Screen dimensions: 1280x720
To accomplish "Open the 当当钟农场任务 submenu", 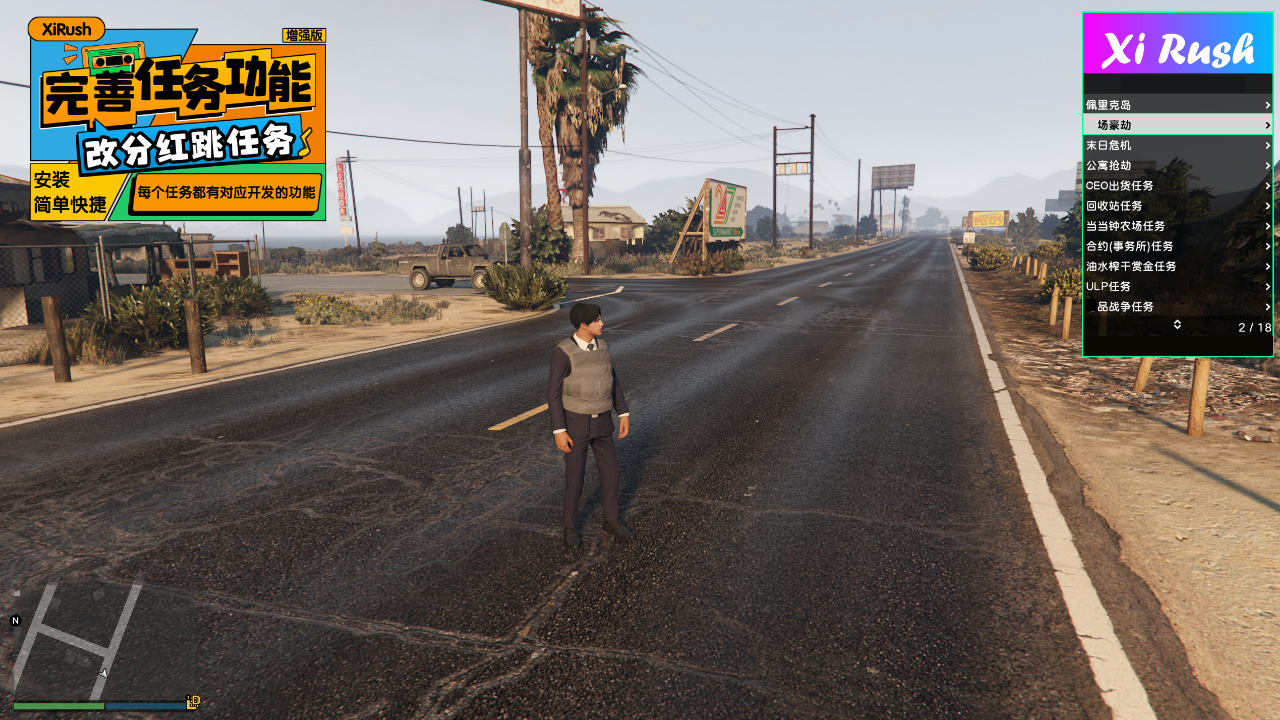I will click(1177, 226).
